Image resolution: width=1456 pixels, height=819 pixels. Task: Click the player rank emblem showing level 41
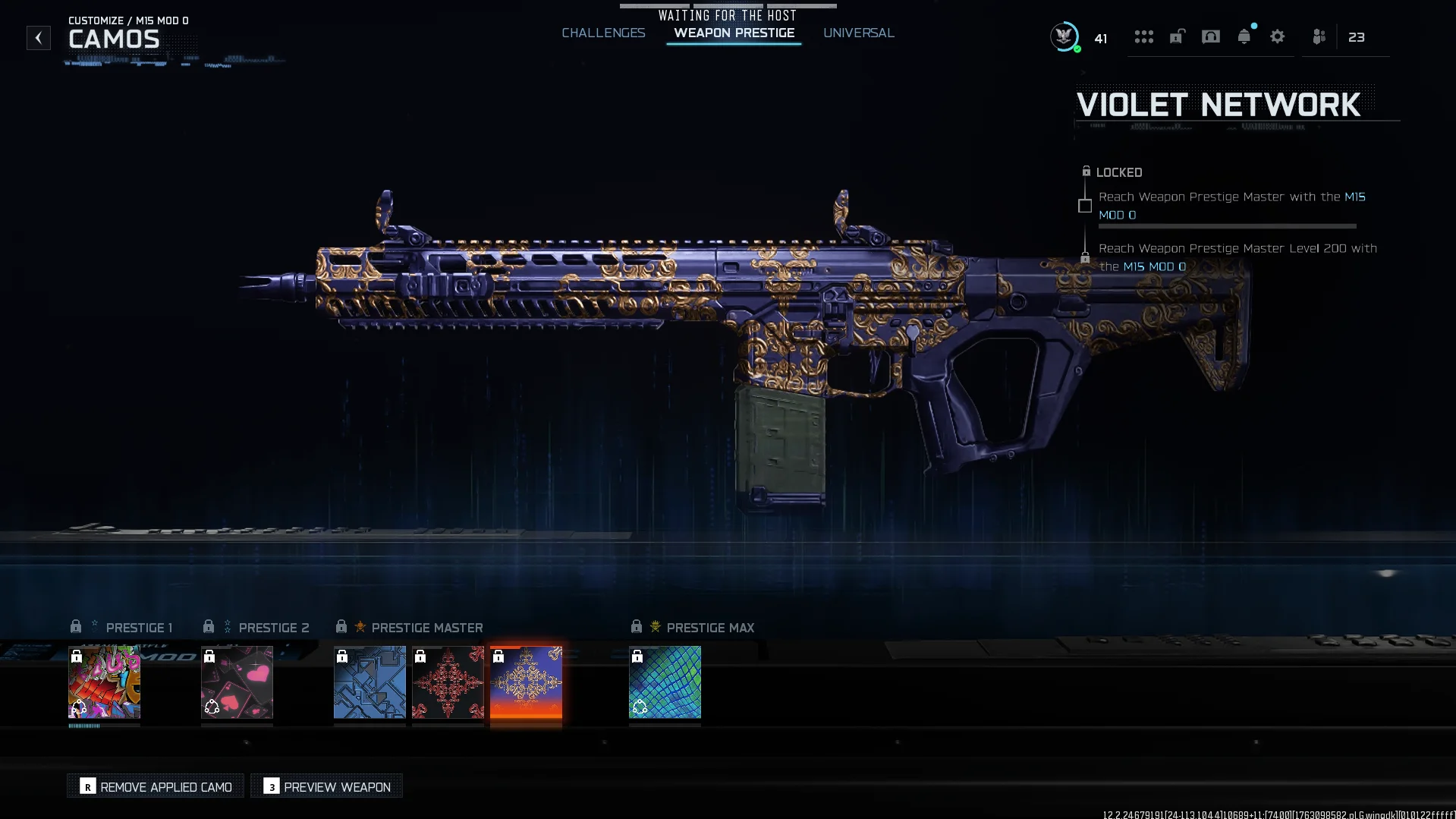pos(1064,36)
